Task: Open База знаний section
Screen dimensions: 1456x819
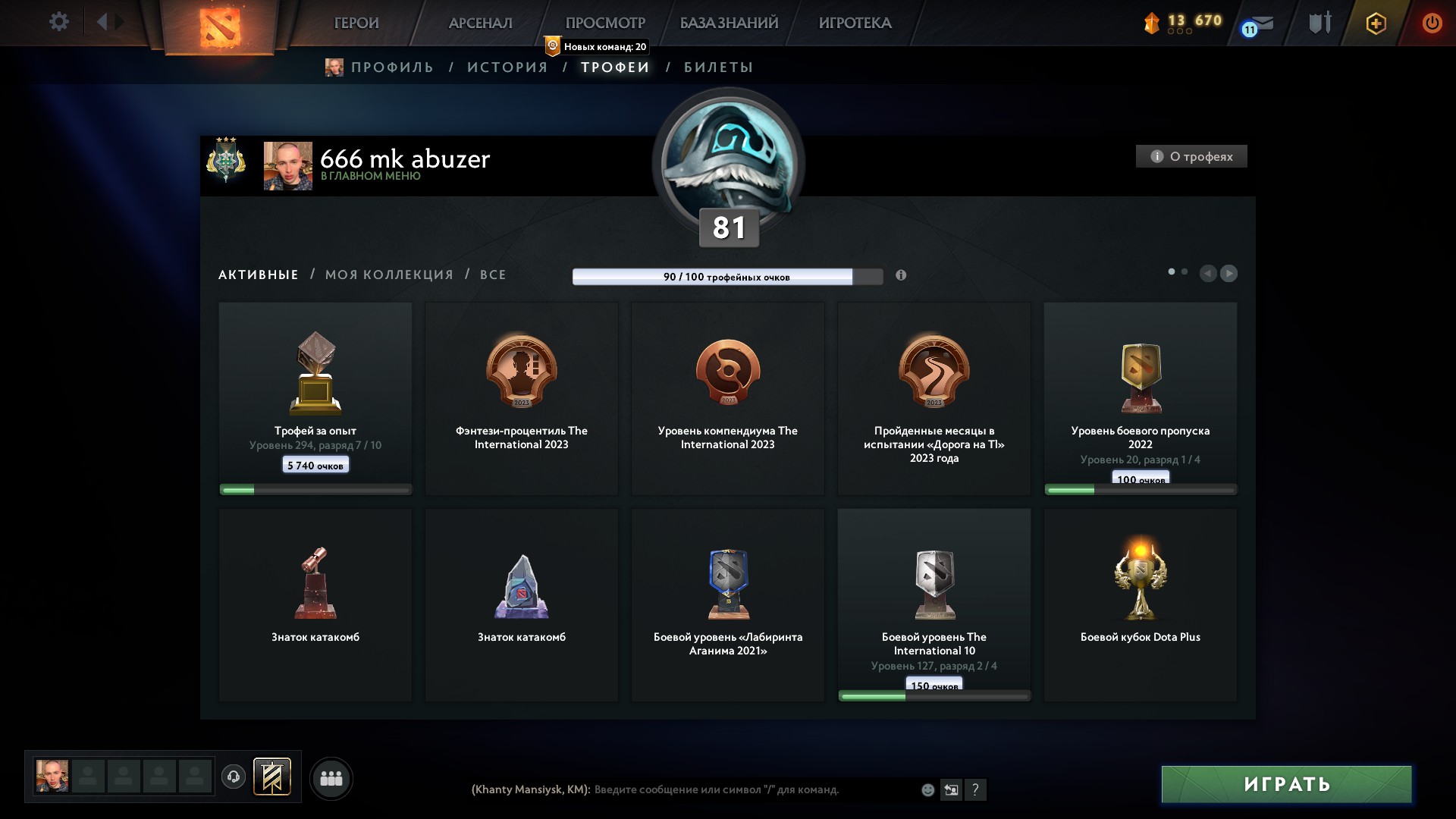Action: point(729,23)
